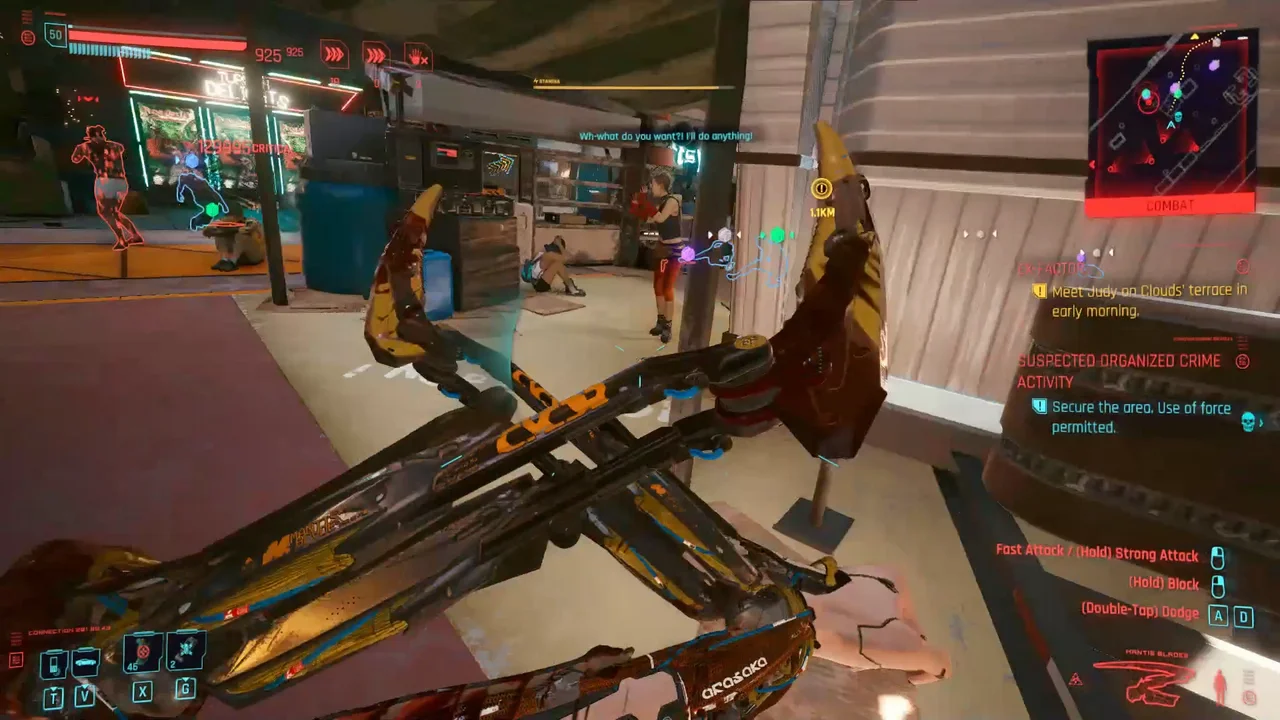Click the red hand status effect icon
This screenshot has width=1280, height=720.
(417, 54)
